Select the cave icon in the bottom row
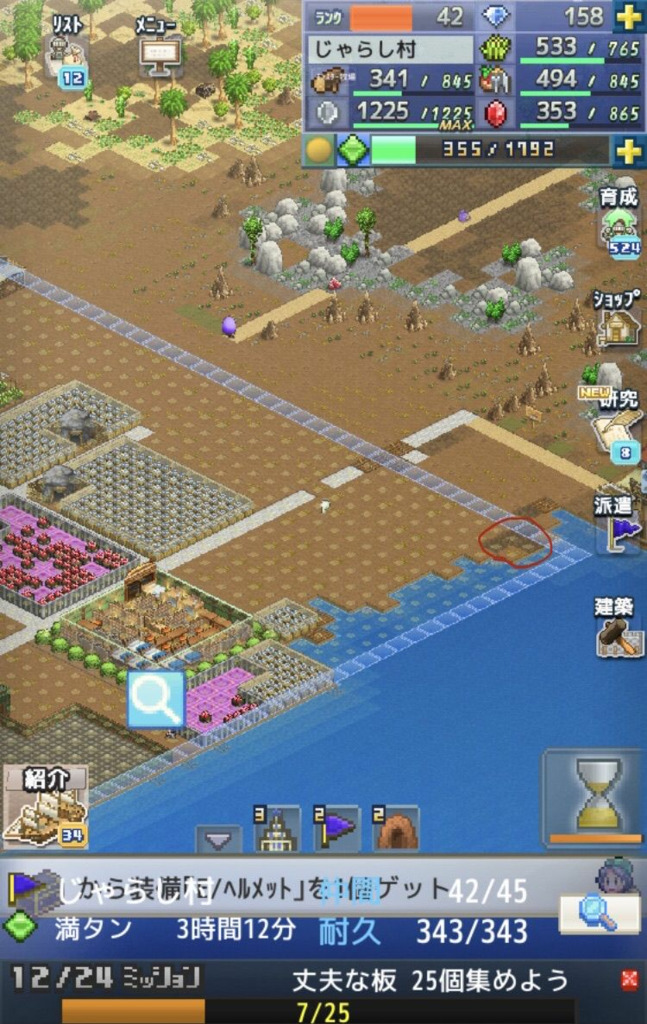This screenshot has height=1024, width=647. click(x=396, y=829)
